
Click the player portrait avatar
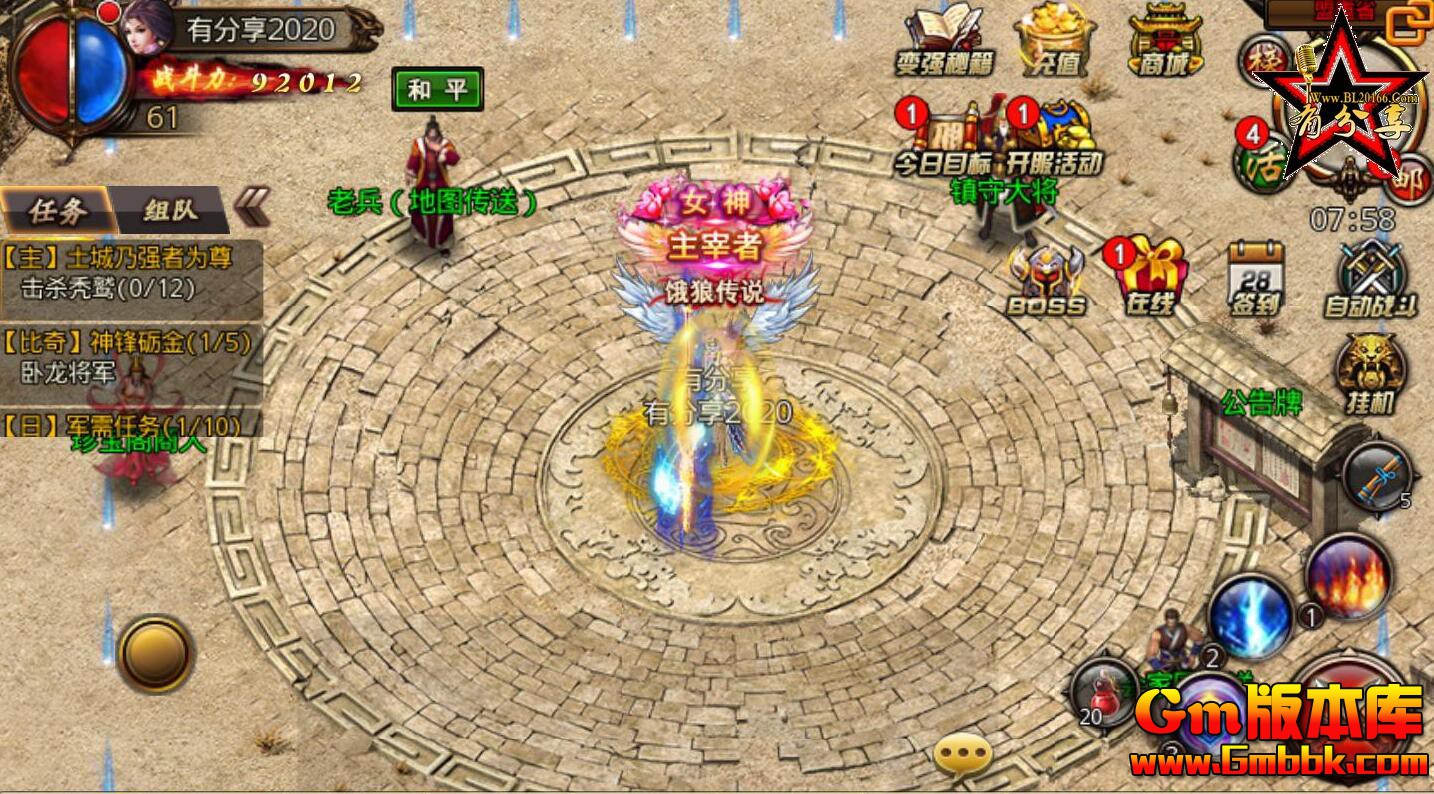[x=147, y=30]
